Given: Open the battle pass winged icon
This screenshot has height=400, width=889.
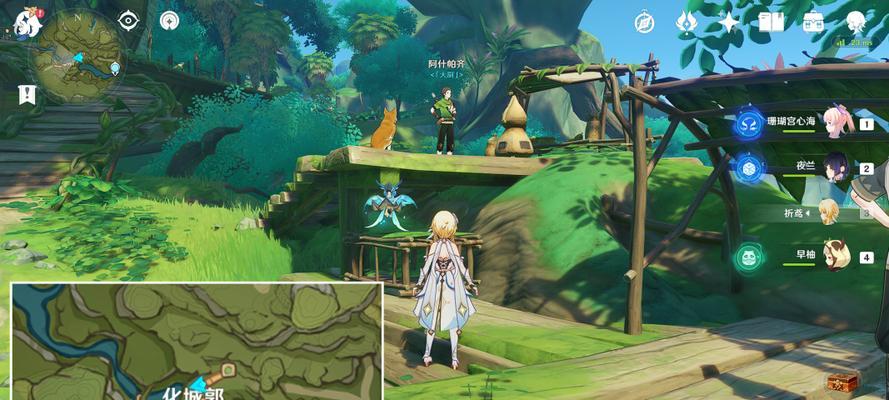Looking at the screenshot, I should click(x=686, y=22).
